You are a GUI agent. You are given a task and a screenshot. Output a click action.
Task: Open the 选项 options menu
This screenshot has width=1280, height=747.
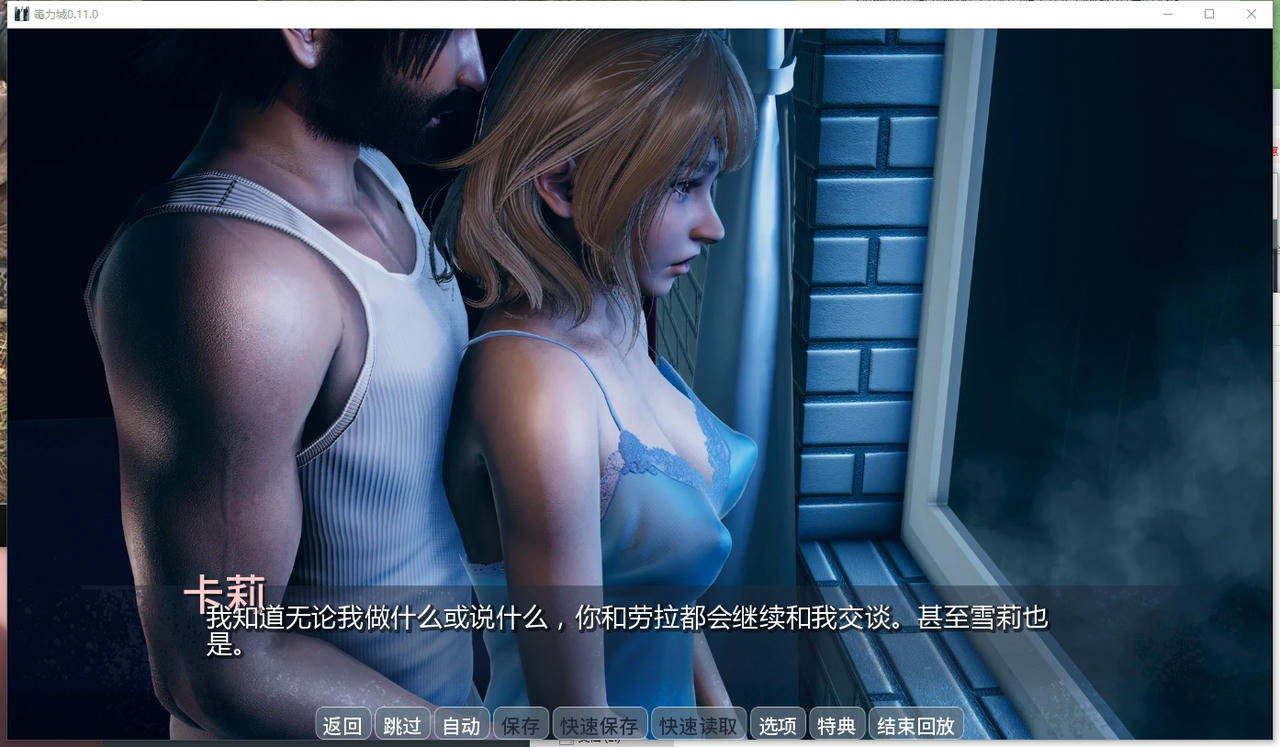pos(777,724)
